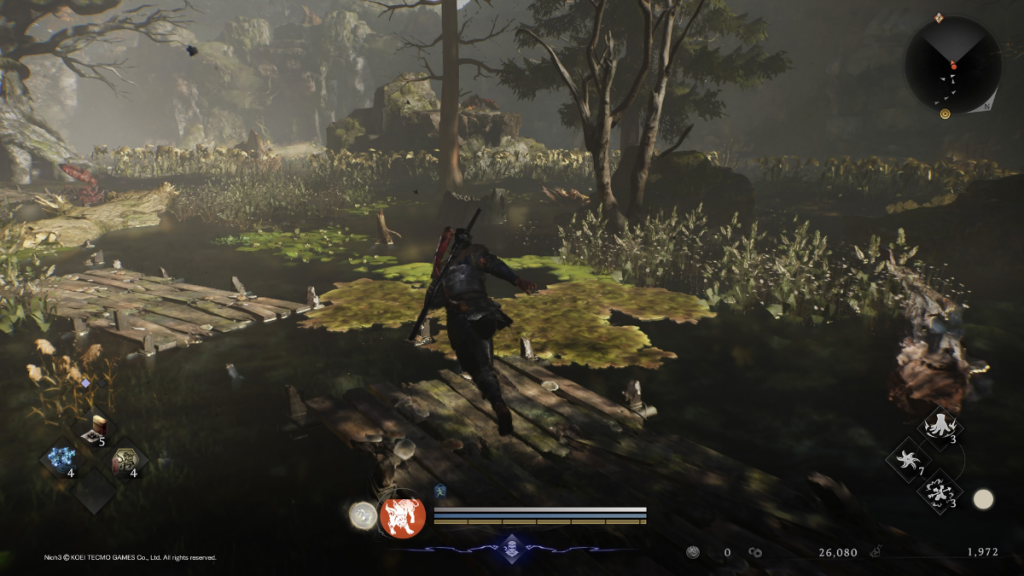Click the diamond objective marker above the minimap
This screenshot has width=1024, height=576.
coord(937,17)
